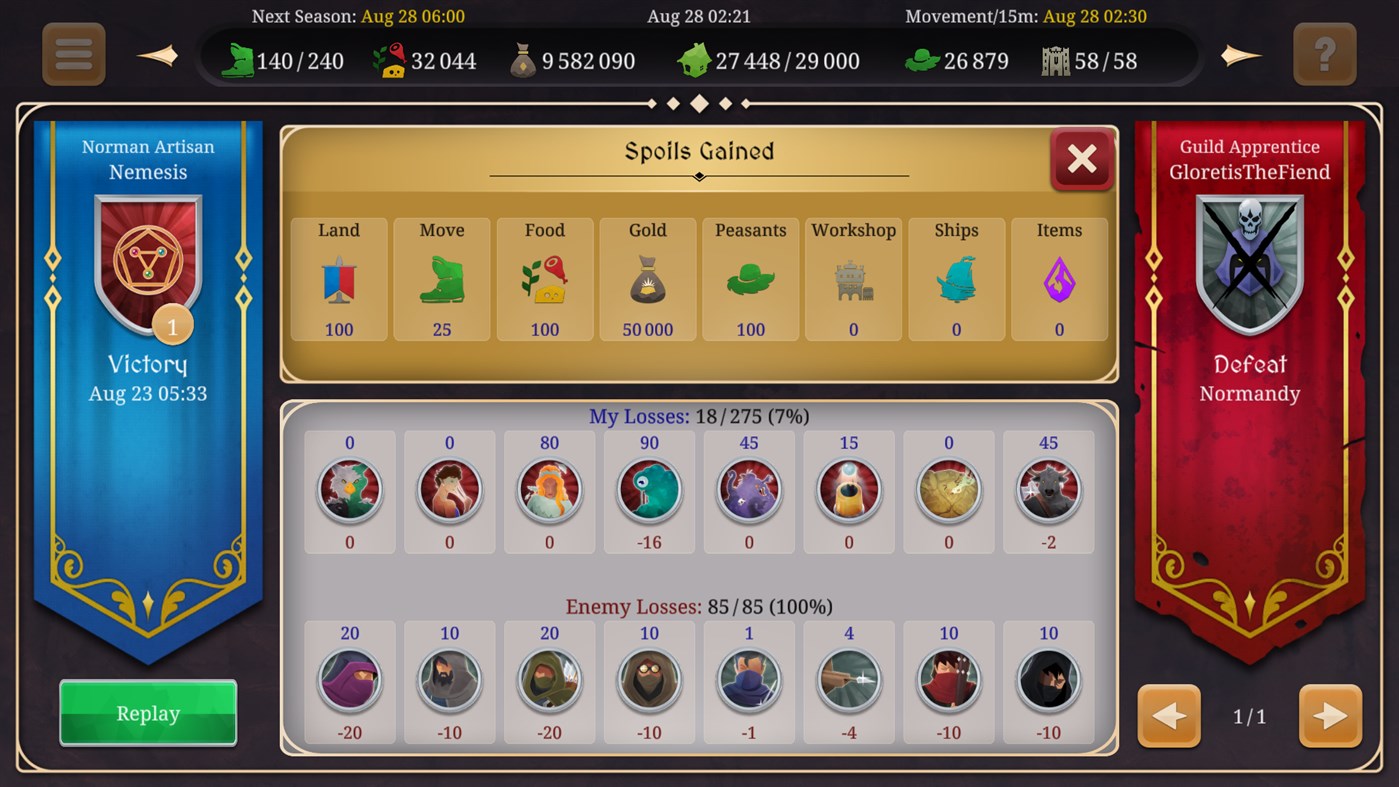Click the Items spoils gem icon

pos(1059,281)
